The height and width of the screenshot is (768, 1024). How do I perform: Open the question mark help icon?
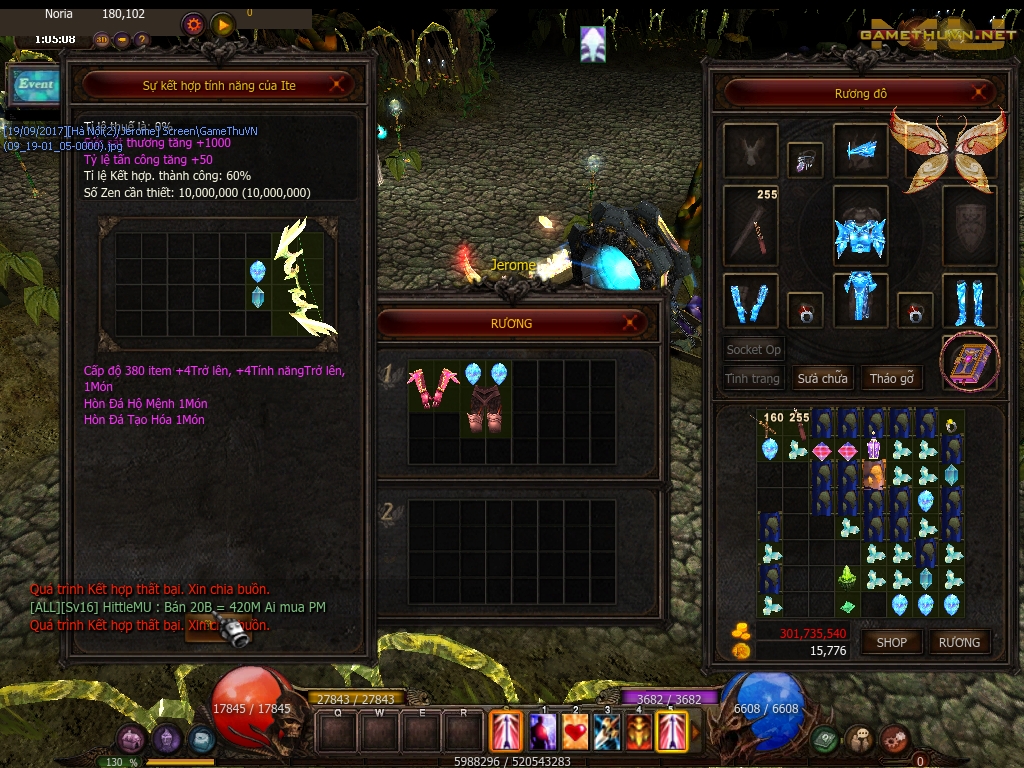(141, 40)
